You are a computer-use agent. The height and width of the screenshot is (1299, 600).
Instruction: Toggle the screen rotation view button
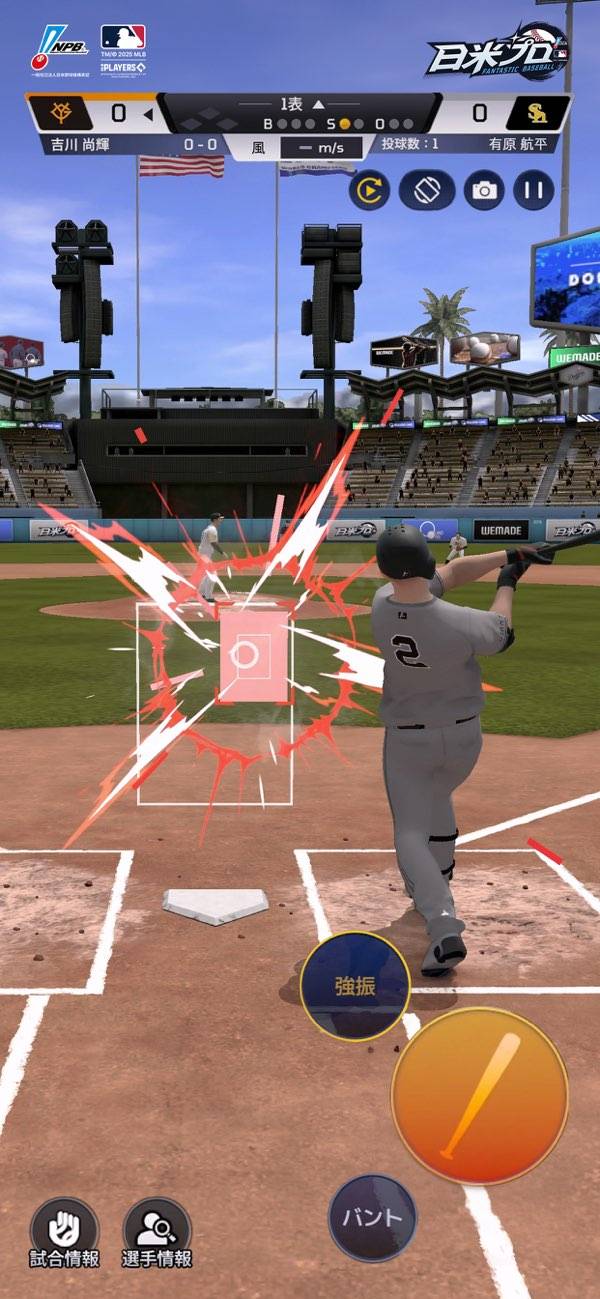(427, 190)
